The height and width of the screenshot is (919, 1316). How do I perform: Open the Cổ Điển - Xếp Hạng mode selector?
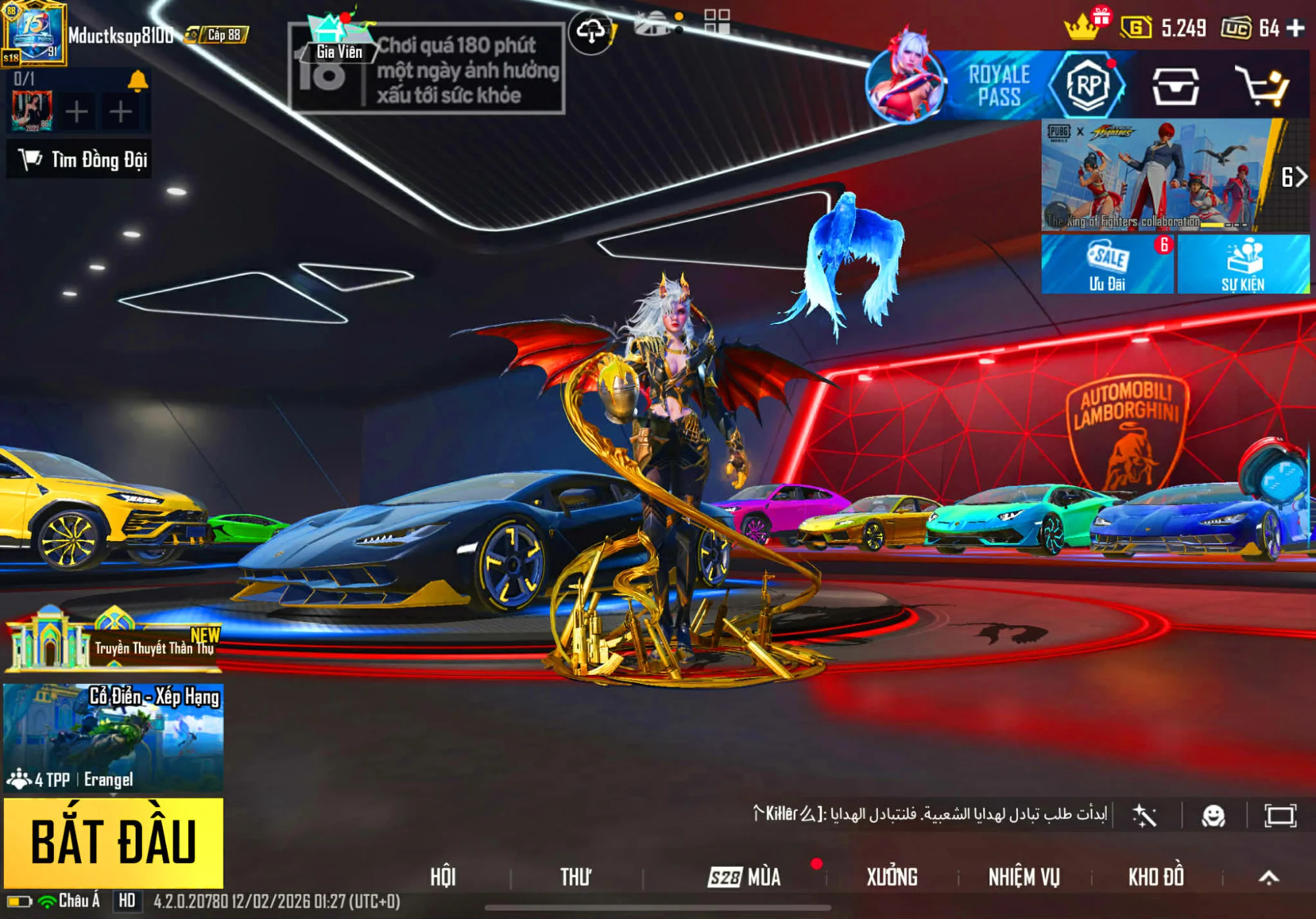pos(113,737)
